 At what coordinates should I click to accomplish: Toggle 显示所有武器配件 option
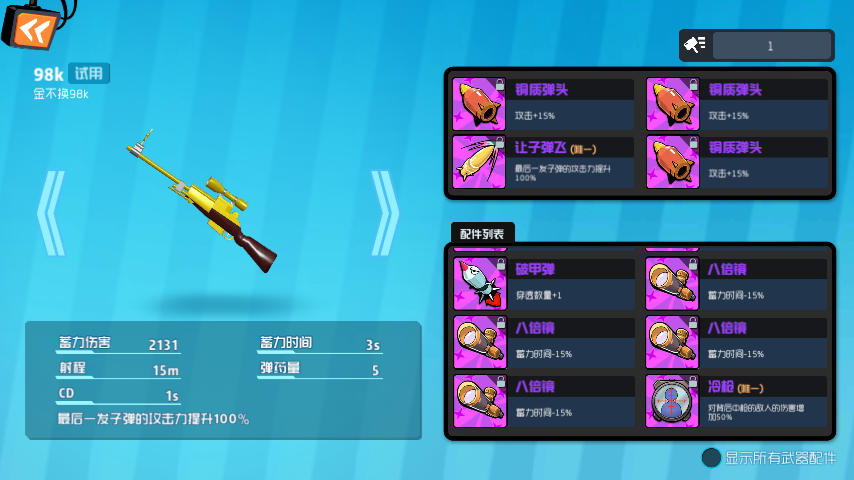tap(711, 457)
